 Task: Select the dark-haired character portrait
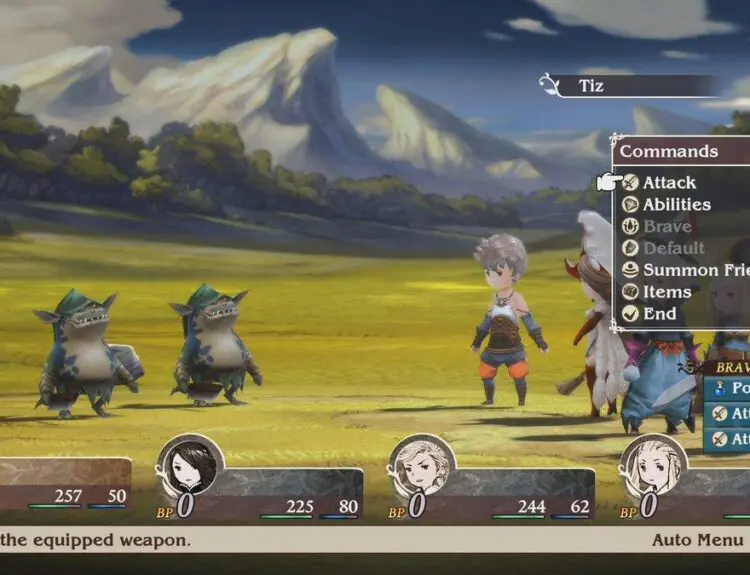tap(189, 466)
